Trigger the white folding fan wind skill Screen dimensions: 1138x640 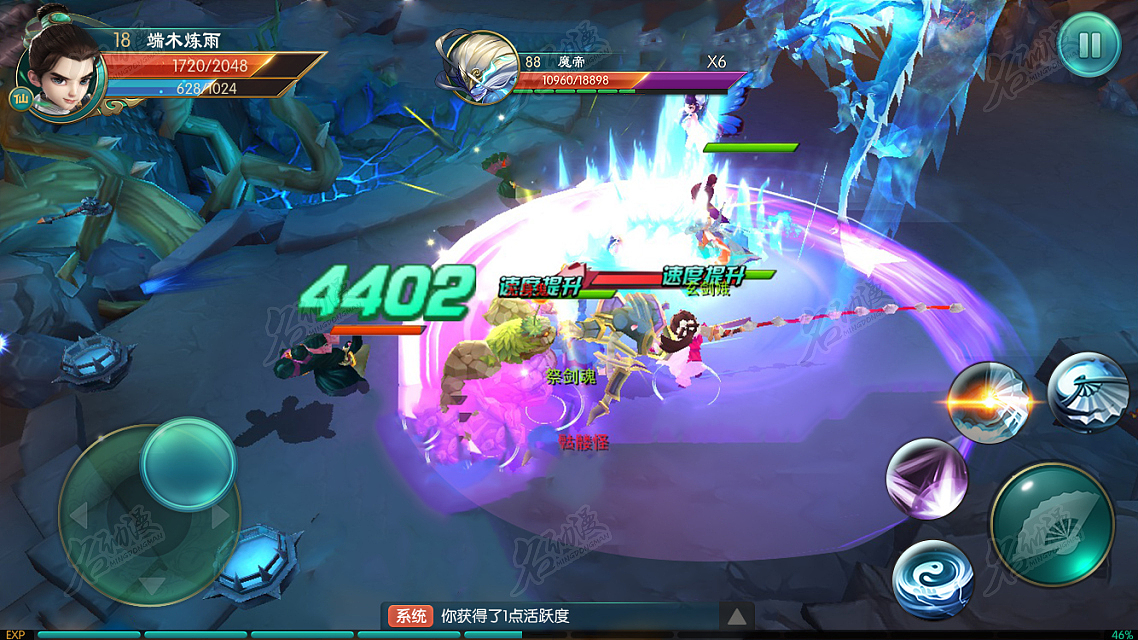click(x=1088, y=392)
